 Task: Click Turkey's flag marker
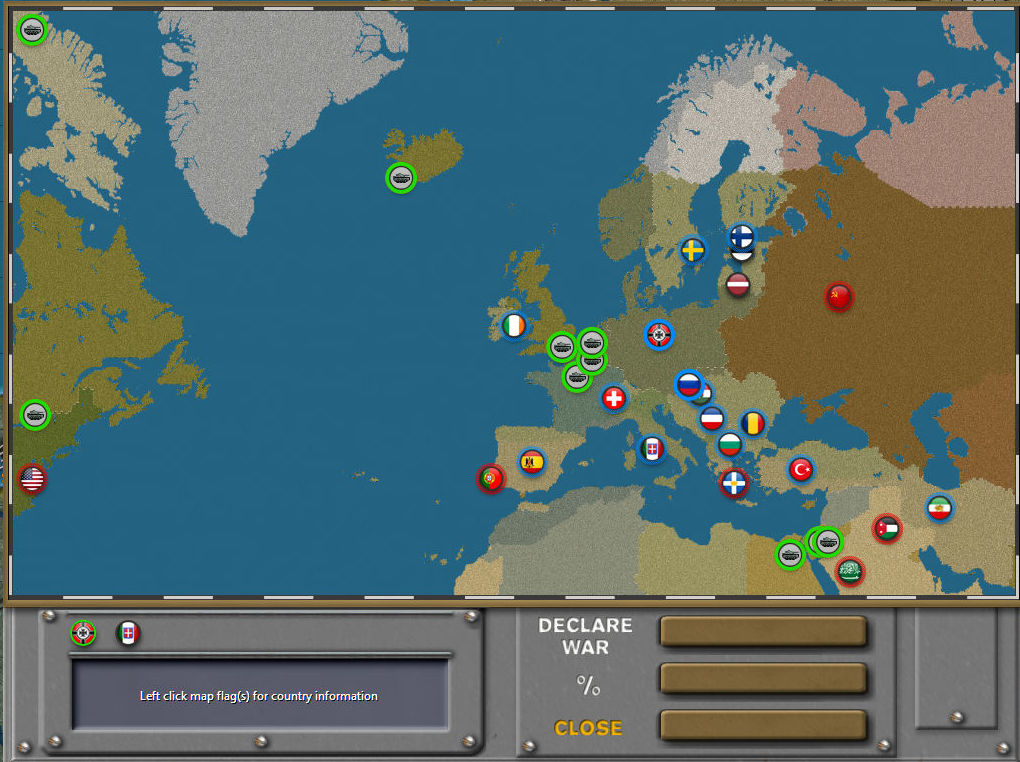point(801,468)
